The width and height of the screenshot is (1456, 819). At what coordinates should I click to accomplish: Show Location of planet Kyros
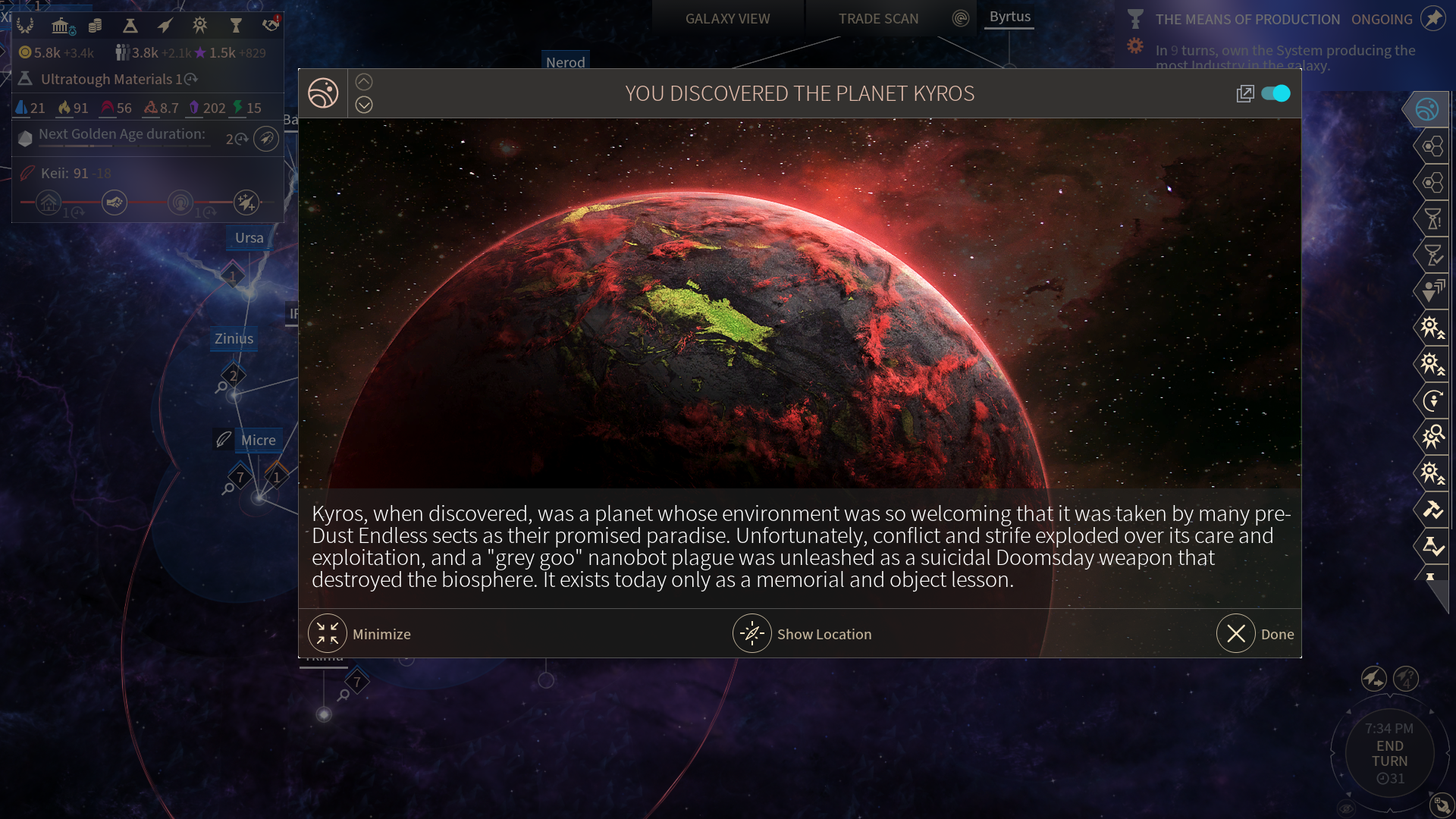752,634
